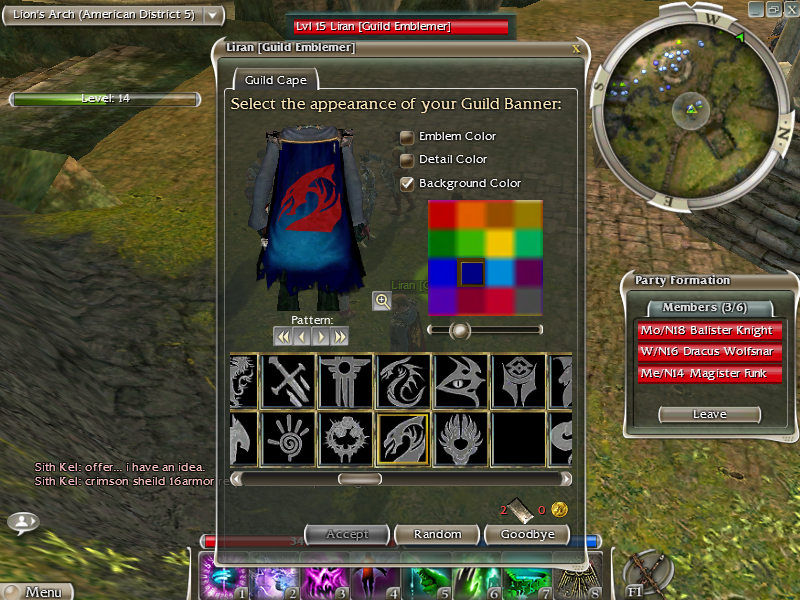Click the Random banner button
Image resolution: width=800 pixels, height=600 pixels.
tap(438, 535)
